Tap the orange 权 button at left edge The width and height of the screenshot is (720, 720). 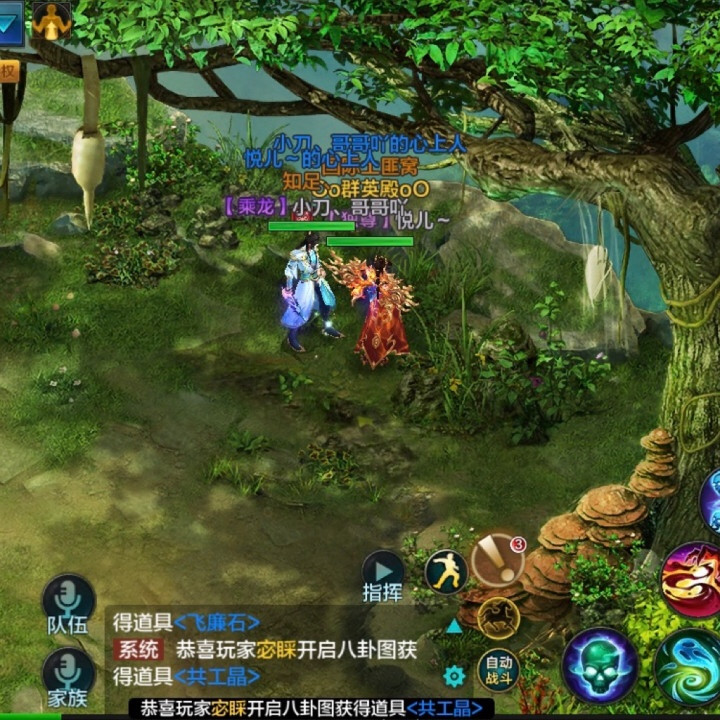click(8, 72)
